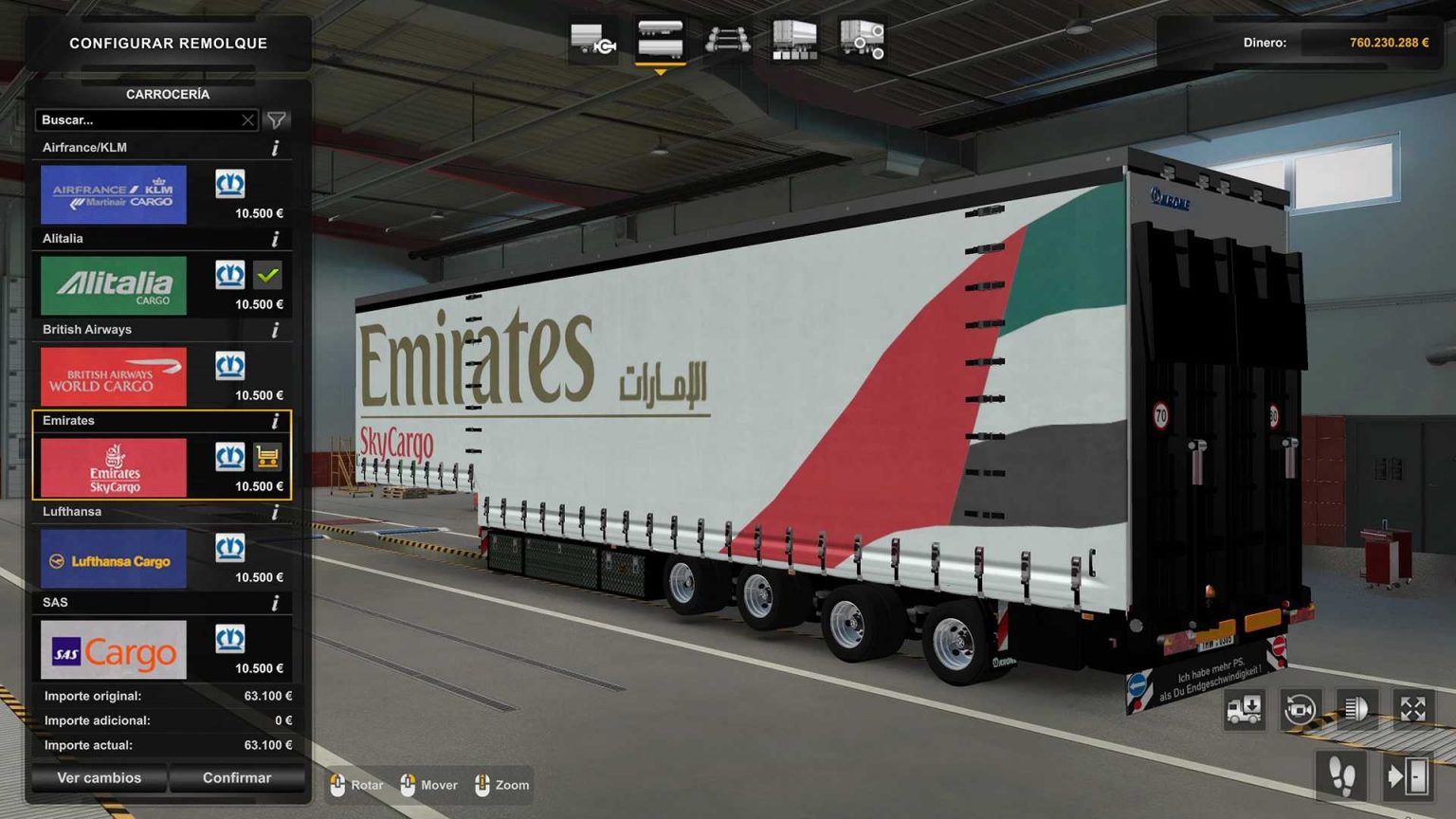Click the fullscreen expand arrows icon
Image resolution: width=1456 pixels, height=819 pixels.
(1413, 709)
